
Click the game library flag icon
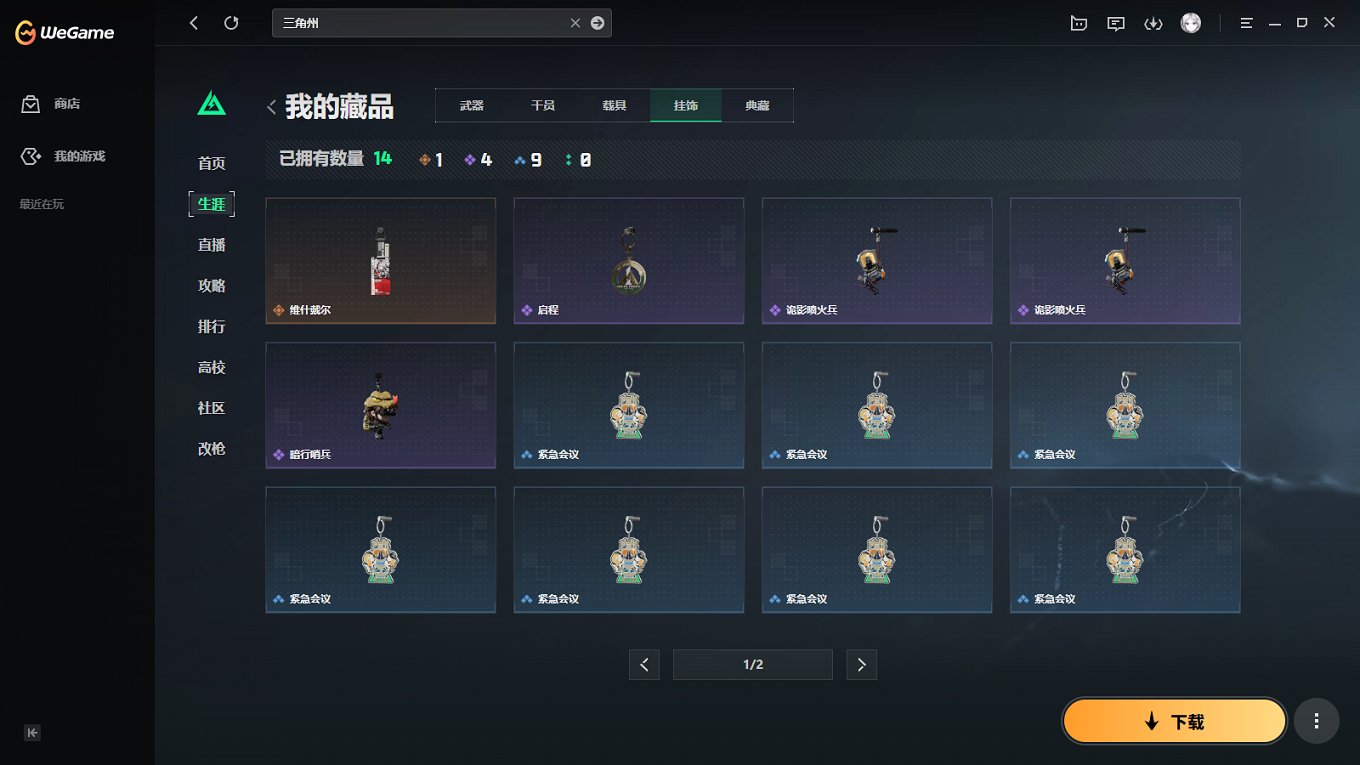[1078, 22]
